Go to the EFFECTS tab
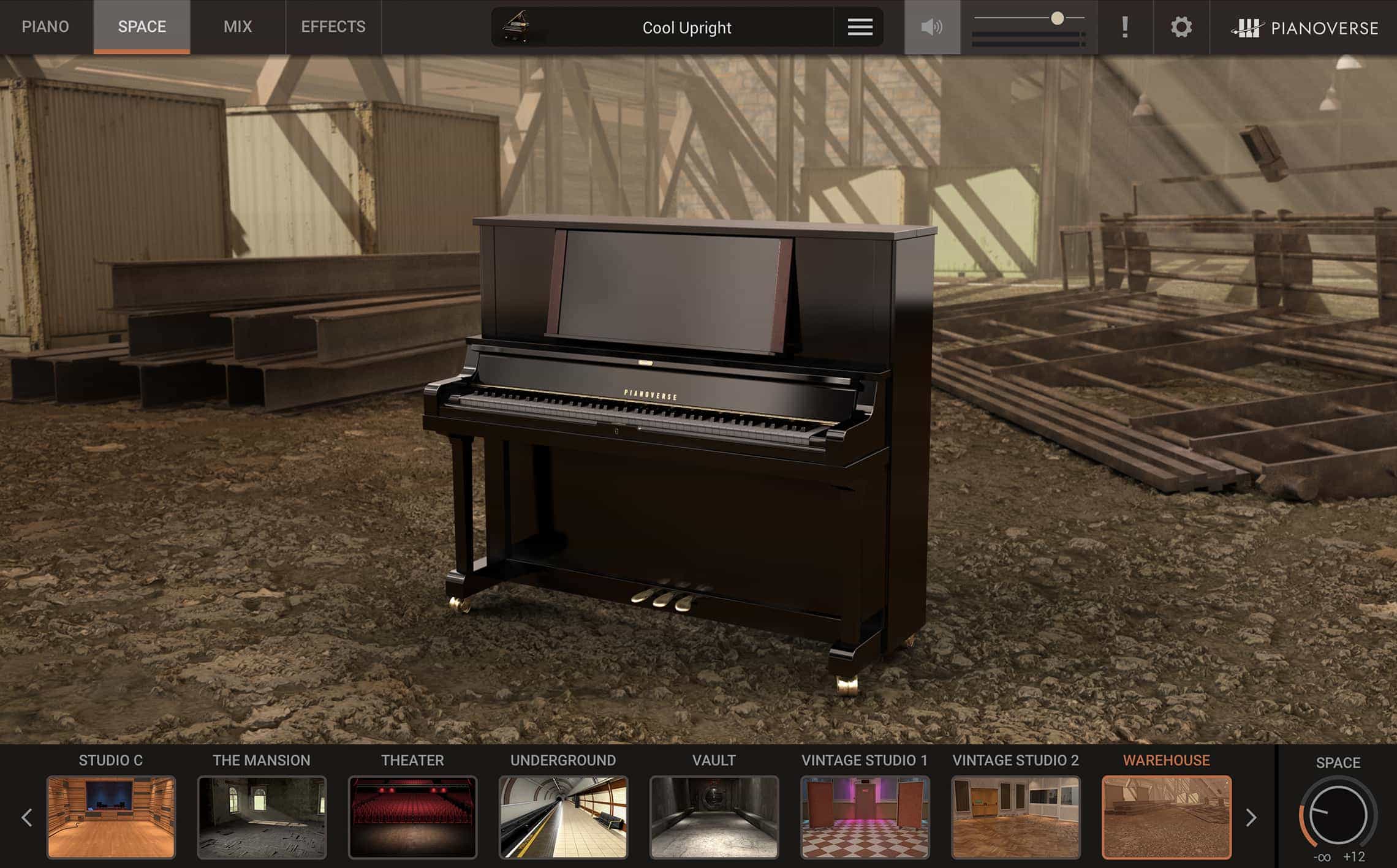Screen dimensions: 1397x868 333,27
